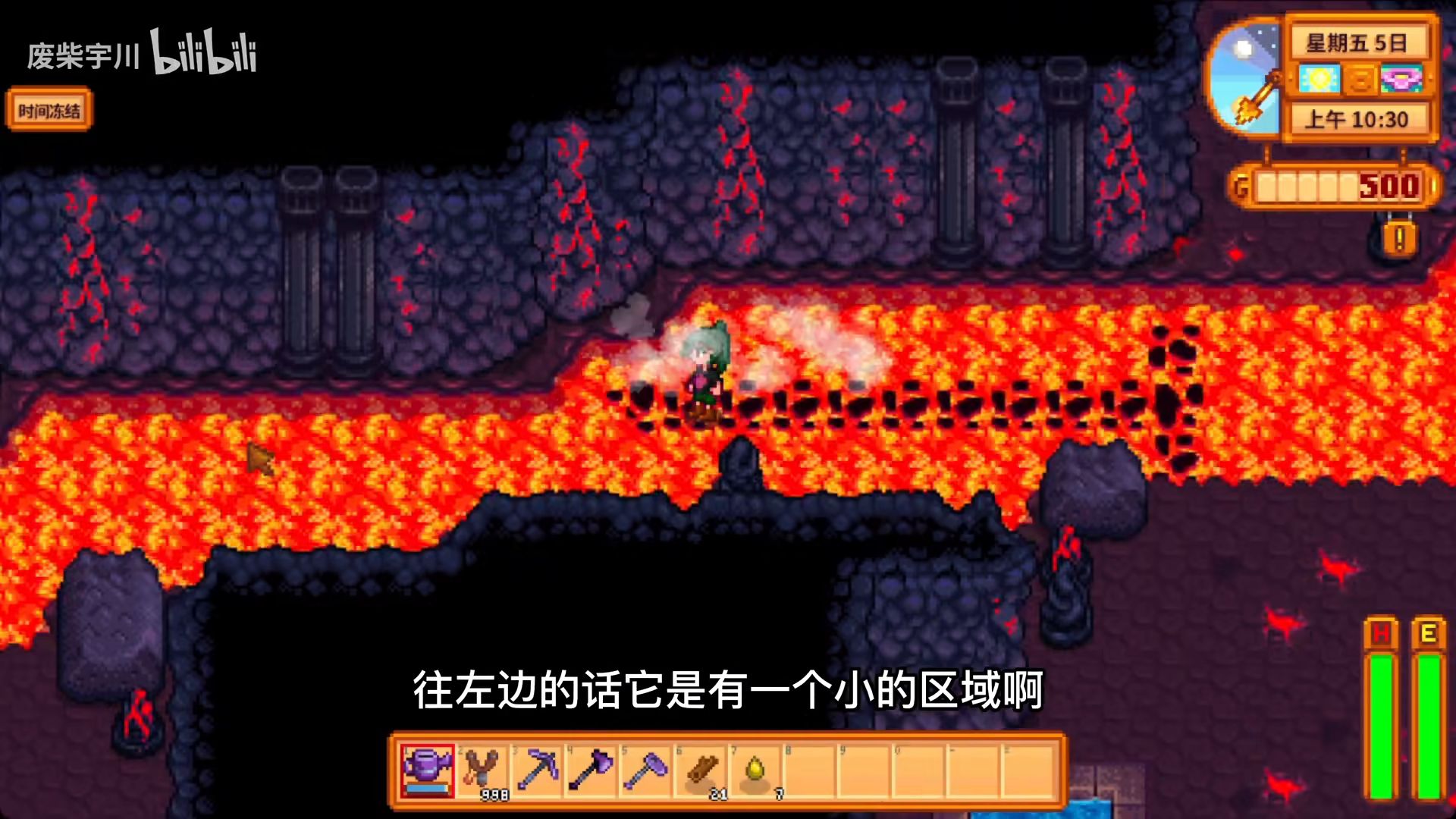Viewport: 1456px width, 819px height.
Task: Select the wood stack slot
Action: [x=701, y=770]
